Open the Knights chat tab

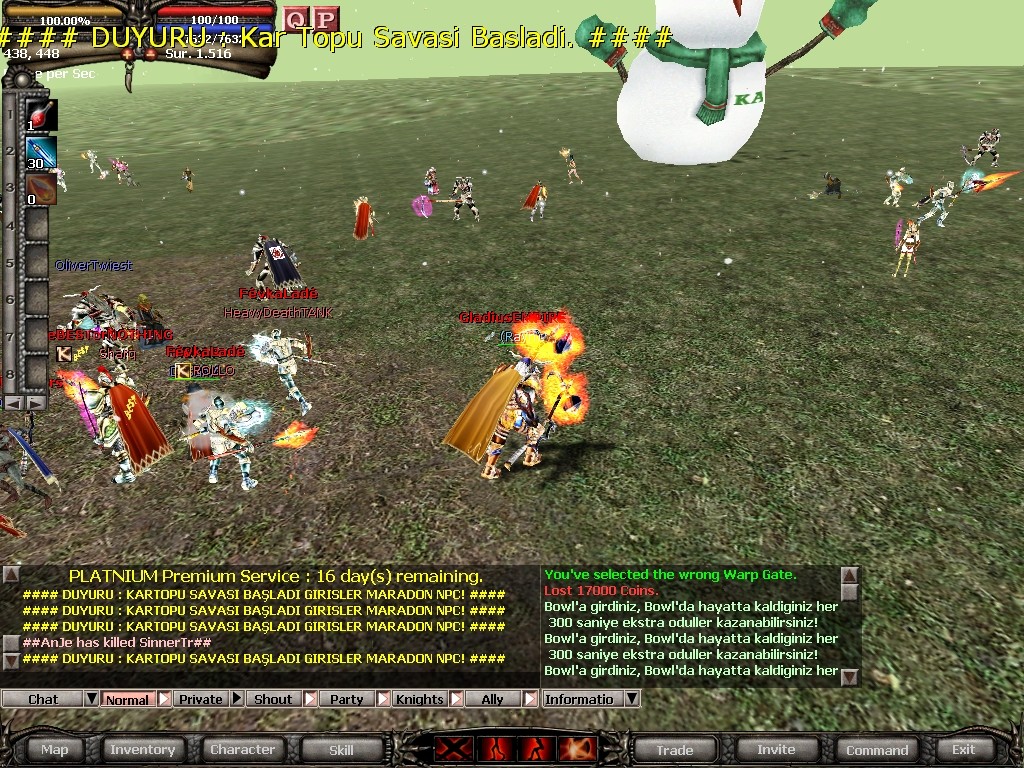pos(419,699)
